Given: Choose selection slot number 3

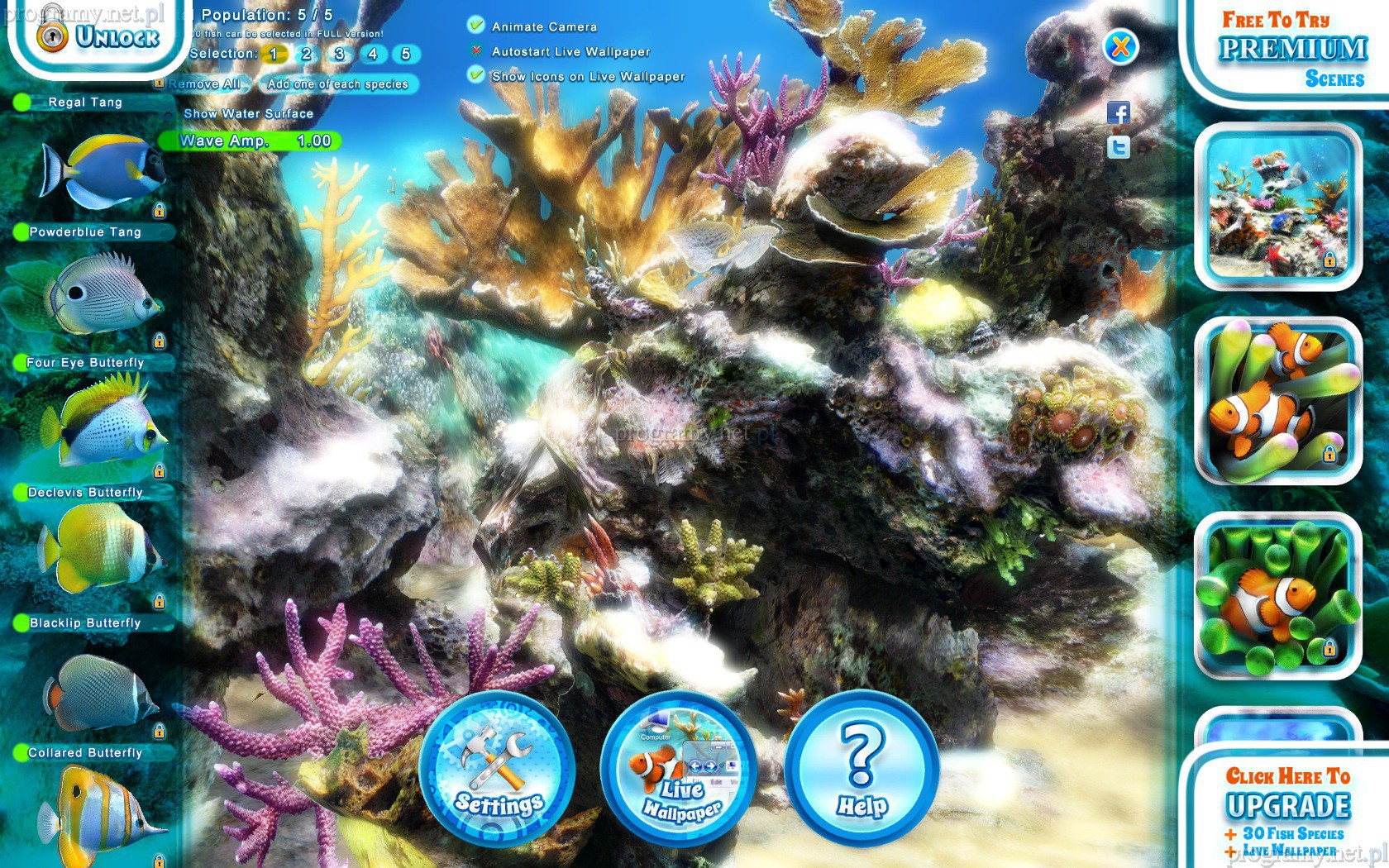Looking at the screenshot, I should [x=339, y=55].
